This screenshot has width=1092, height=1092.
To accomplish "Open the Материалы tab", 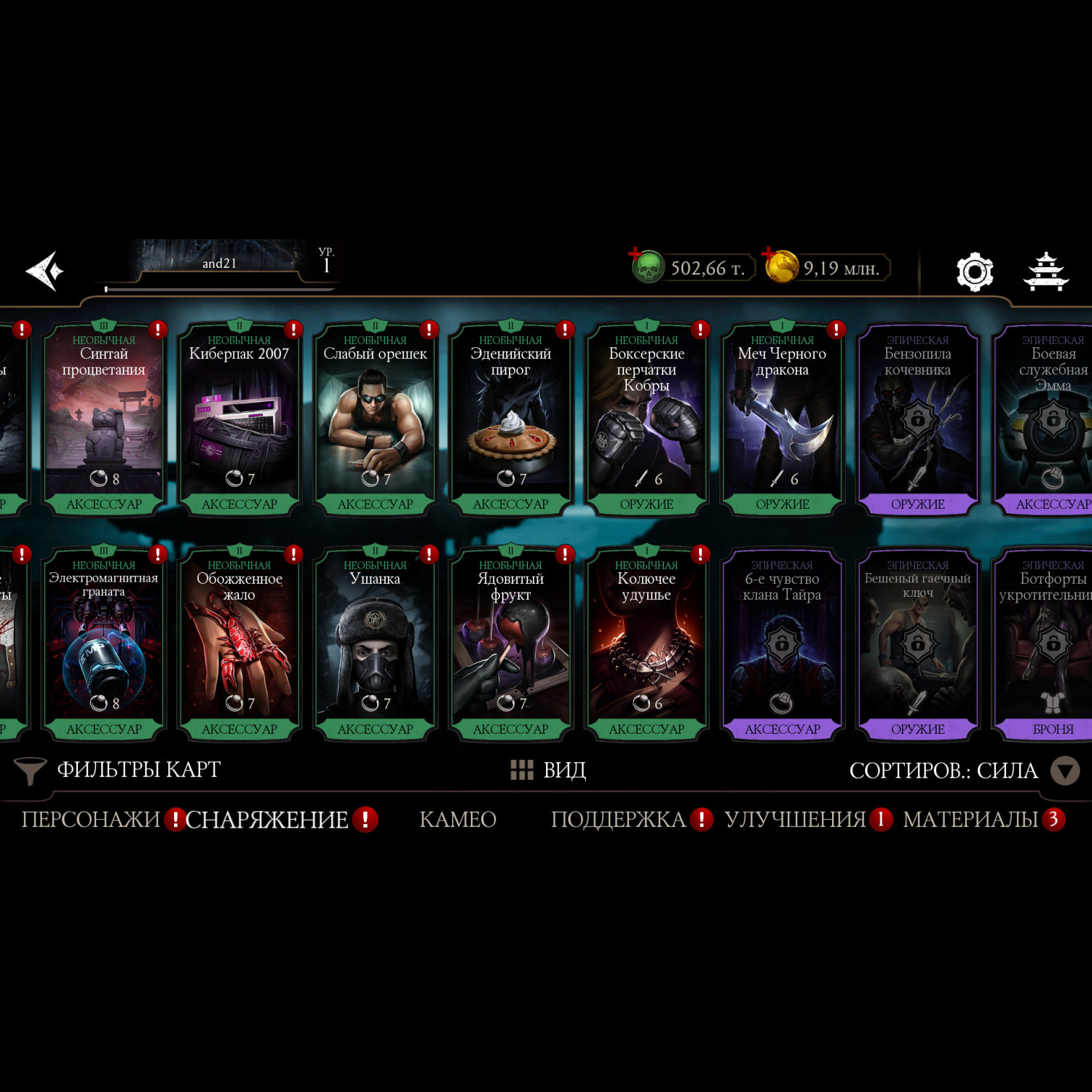I will tap(970, 820).
